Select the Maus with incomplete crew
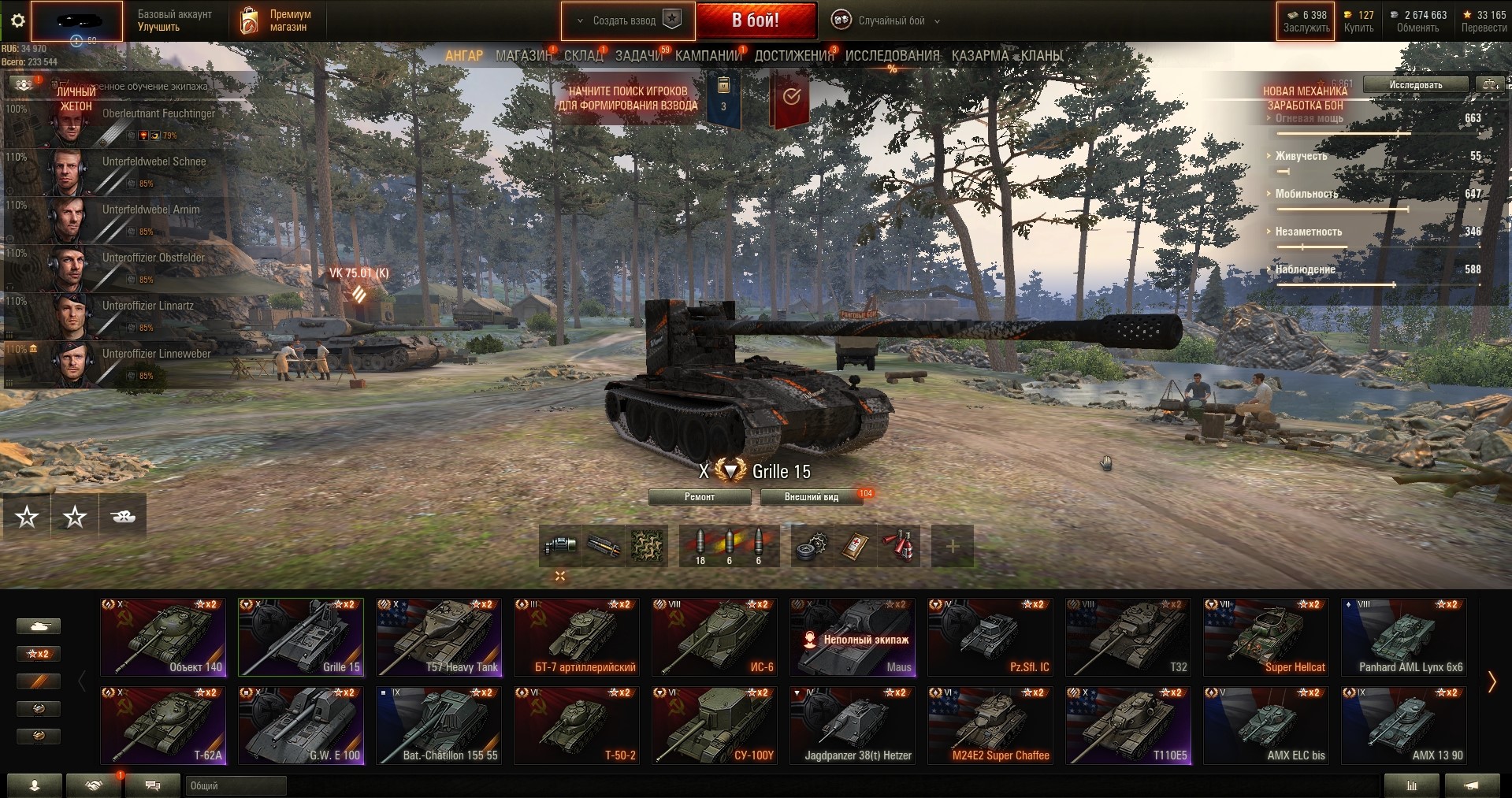The width and height of the screenshot is (1512, 798). pyautogui.click(x=853, y=637)
